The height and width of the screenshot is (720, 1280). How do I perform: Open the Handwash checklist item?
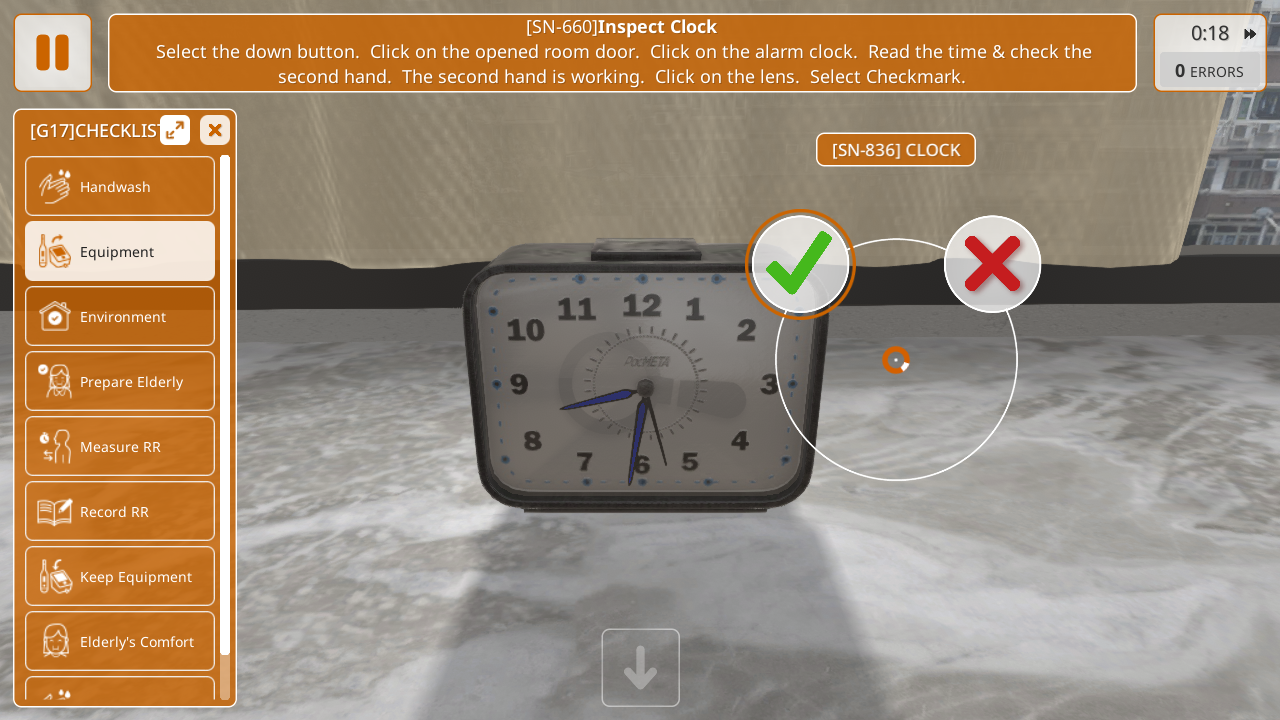click(x=120, y=186)
